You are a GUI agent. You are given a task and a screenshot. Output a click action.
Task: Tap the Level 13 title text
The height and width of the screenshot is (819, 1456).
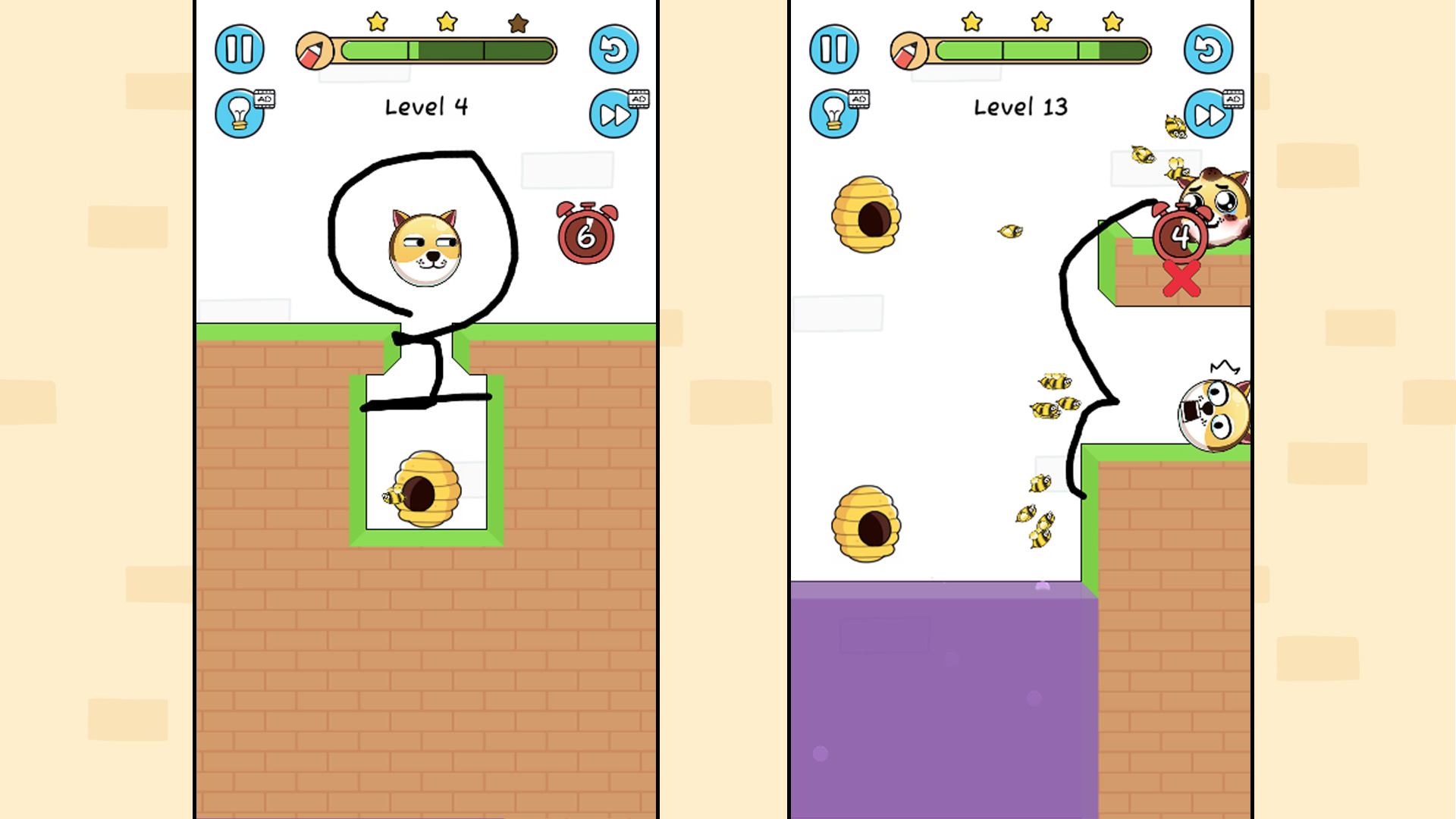1020,106
